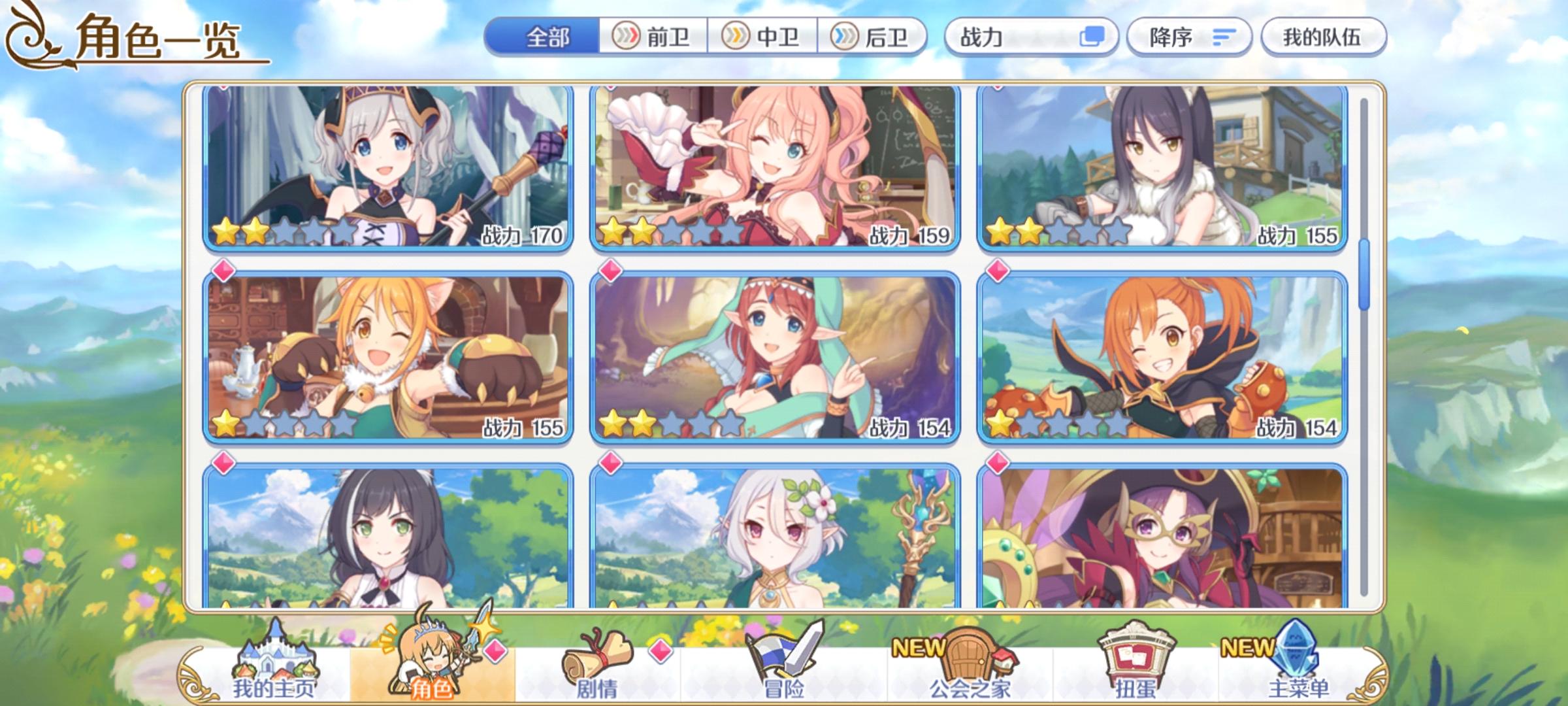Select the 全部 show-all filter
The width and height of the screenshot is (1568, 706).
547,38
